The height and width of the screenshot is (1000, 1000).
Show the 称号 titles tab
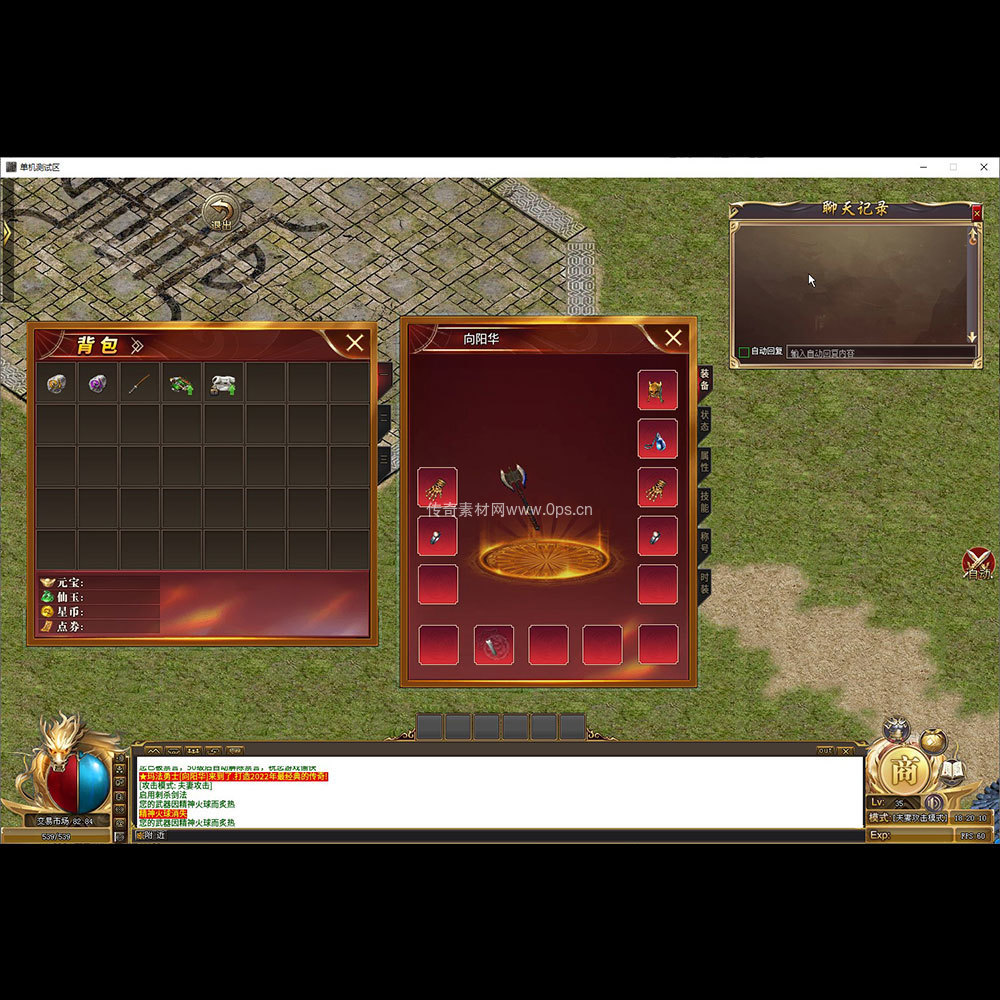(x=705, y=542)
